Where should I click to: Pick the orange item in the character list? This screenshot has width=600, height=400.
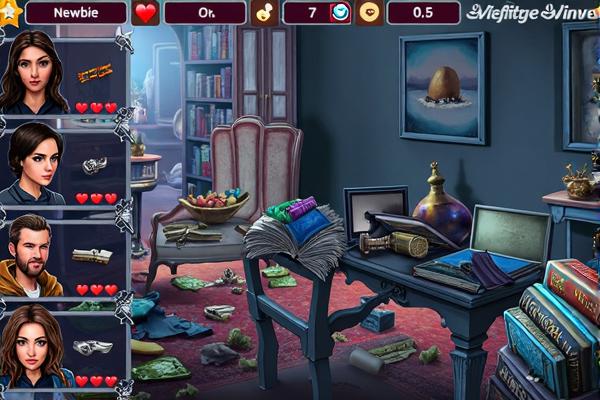(x=93, y=73)
